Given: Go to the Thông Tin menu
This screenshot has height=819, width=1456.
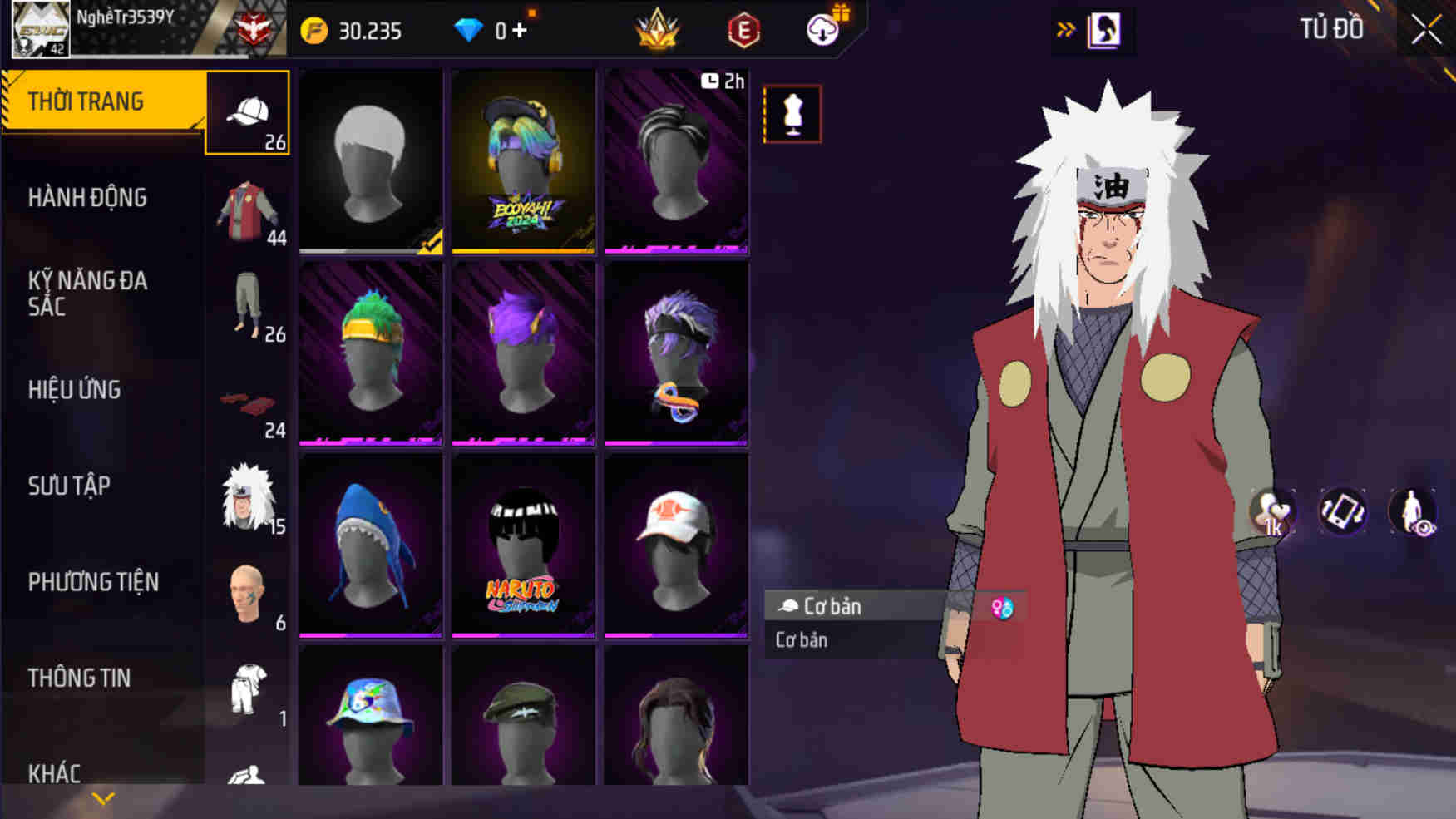Looking at the screenshot, I should click(x=79, y=678).
